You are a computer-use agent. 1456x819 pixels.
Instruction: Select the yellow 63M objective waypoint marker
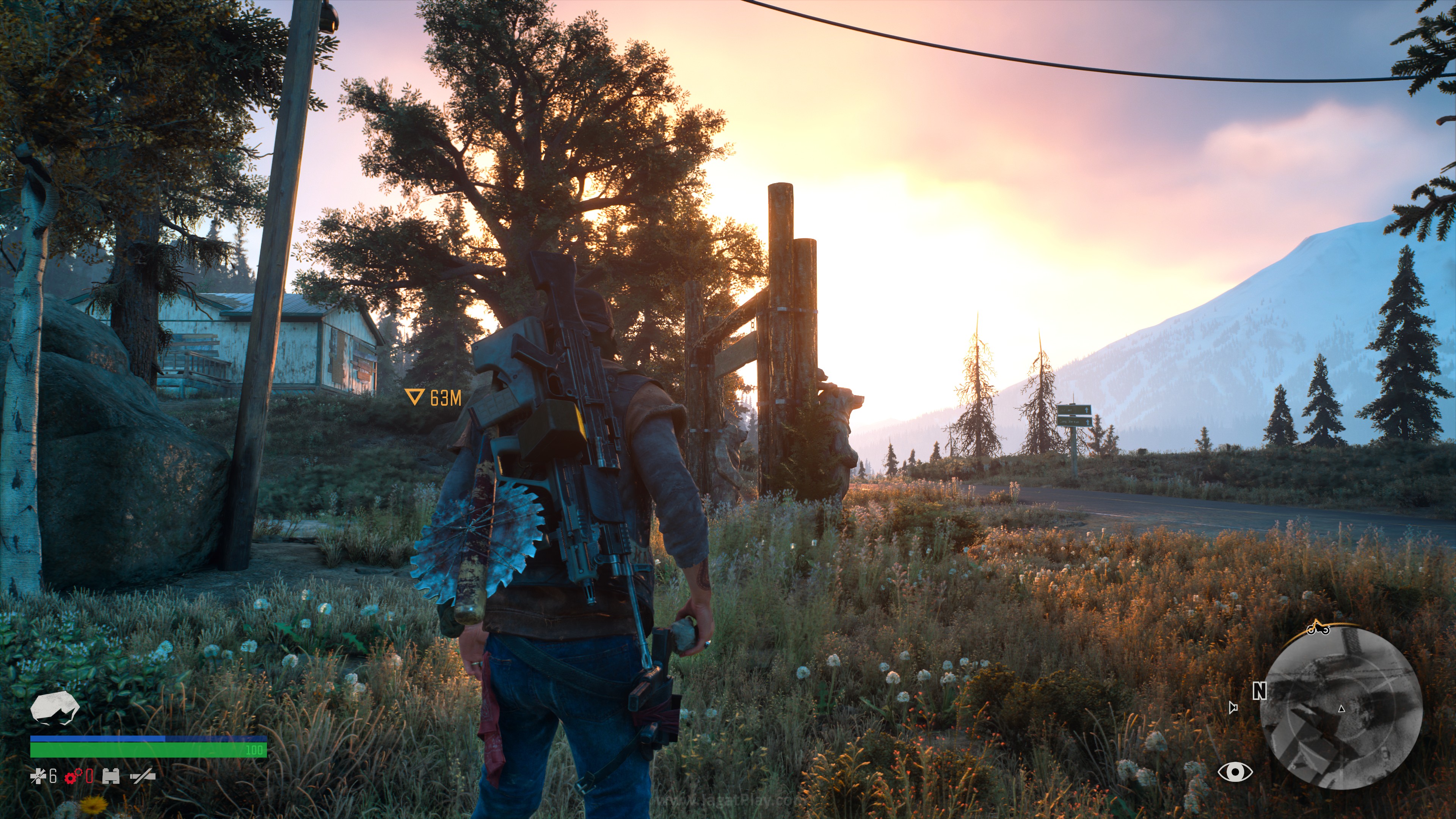433,397
